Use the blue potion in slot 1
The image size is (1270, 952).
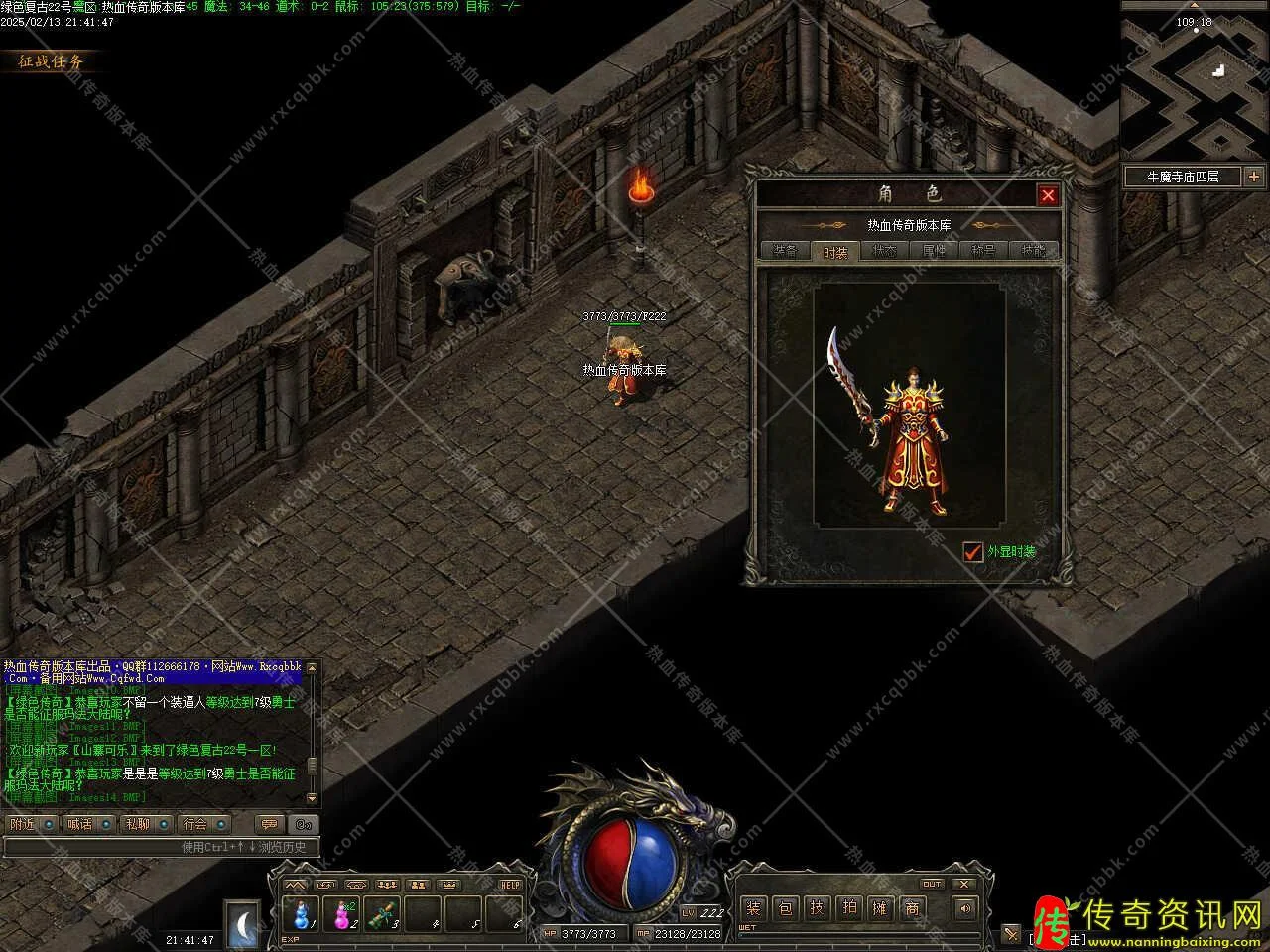tap(302, 913)
